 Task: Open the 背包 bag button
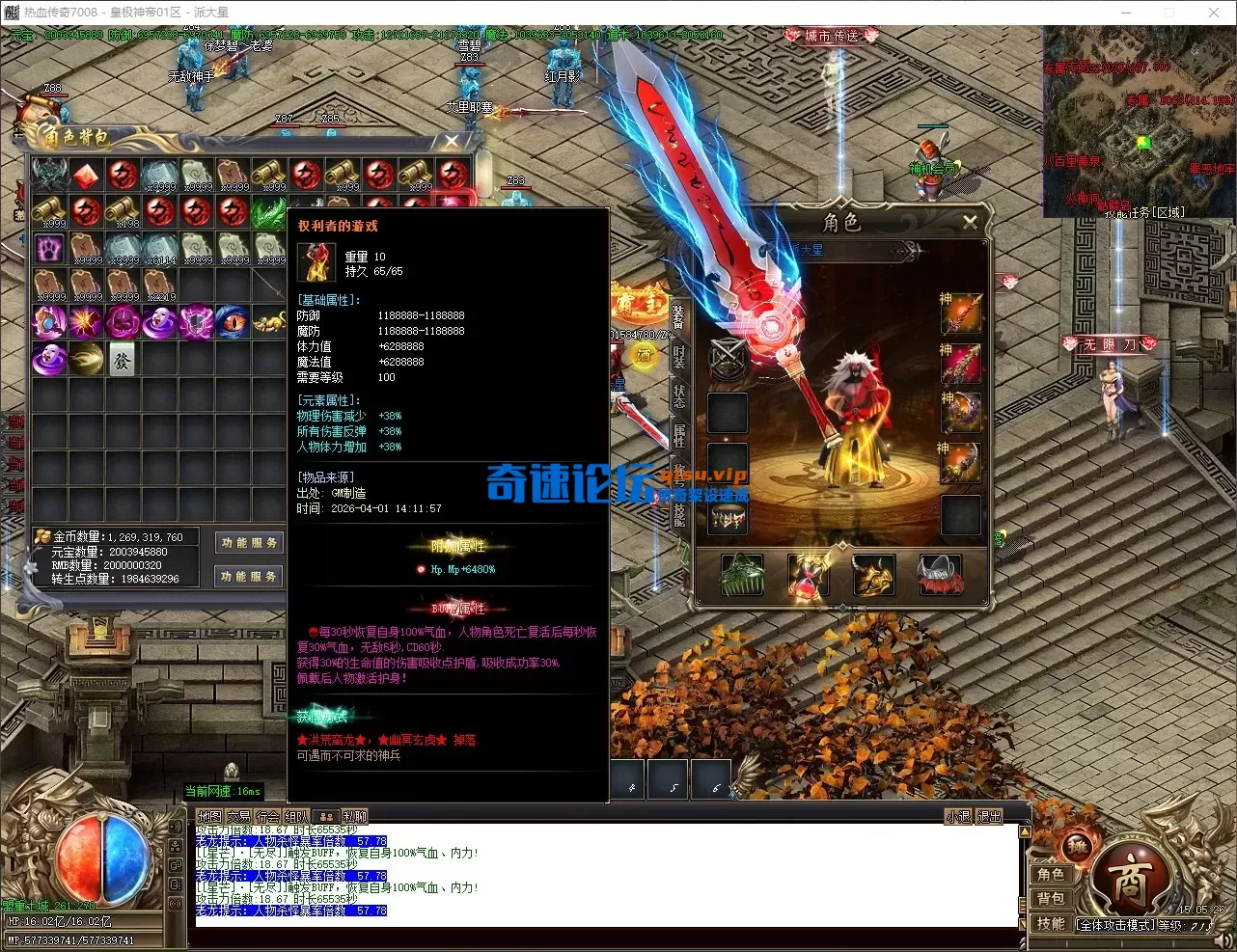[1051, 899]
